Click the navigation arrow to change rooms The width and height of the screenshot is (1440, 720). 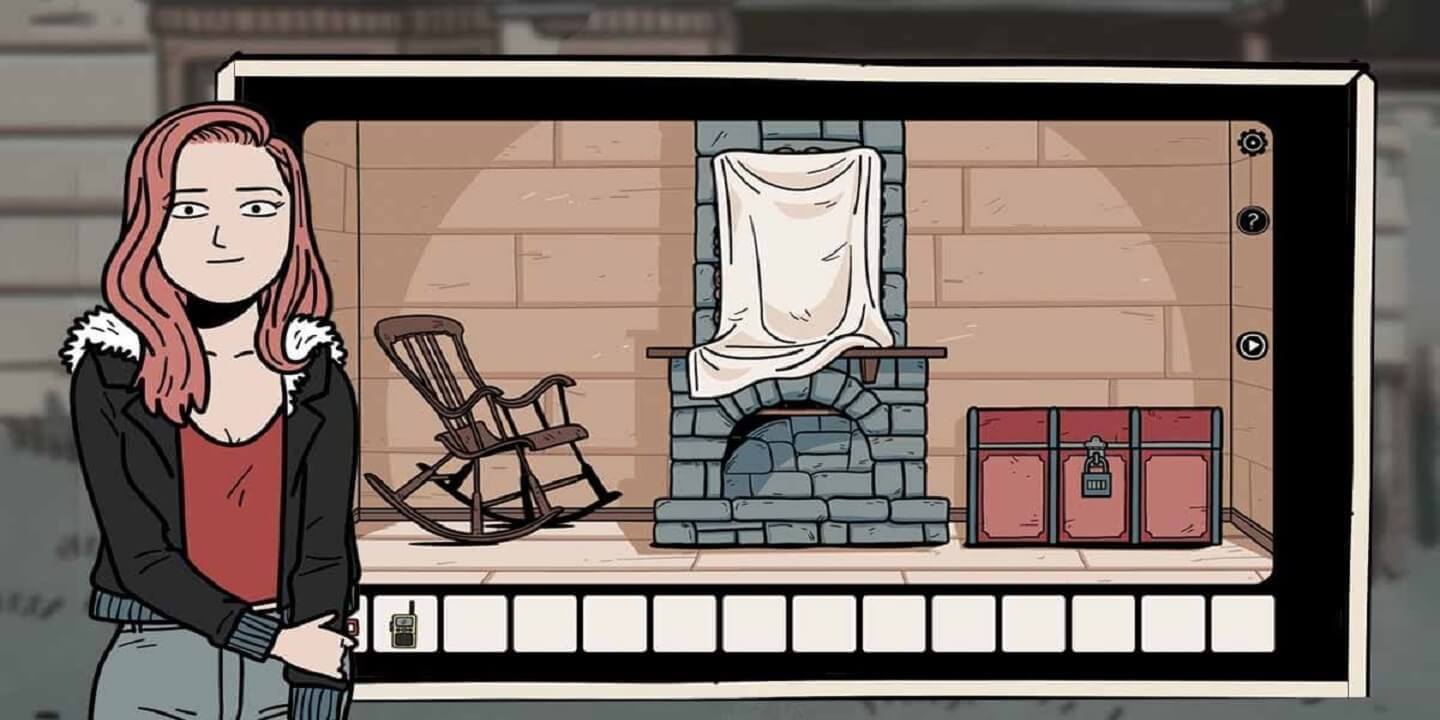pos(1251,343)
